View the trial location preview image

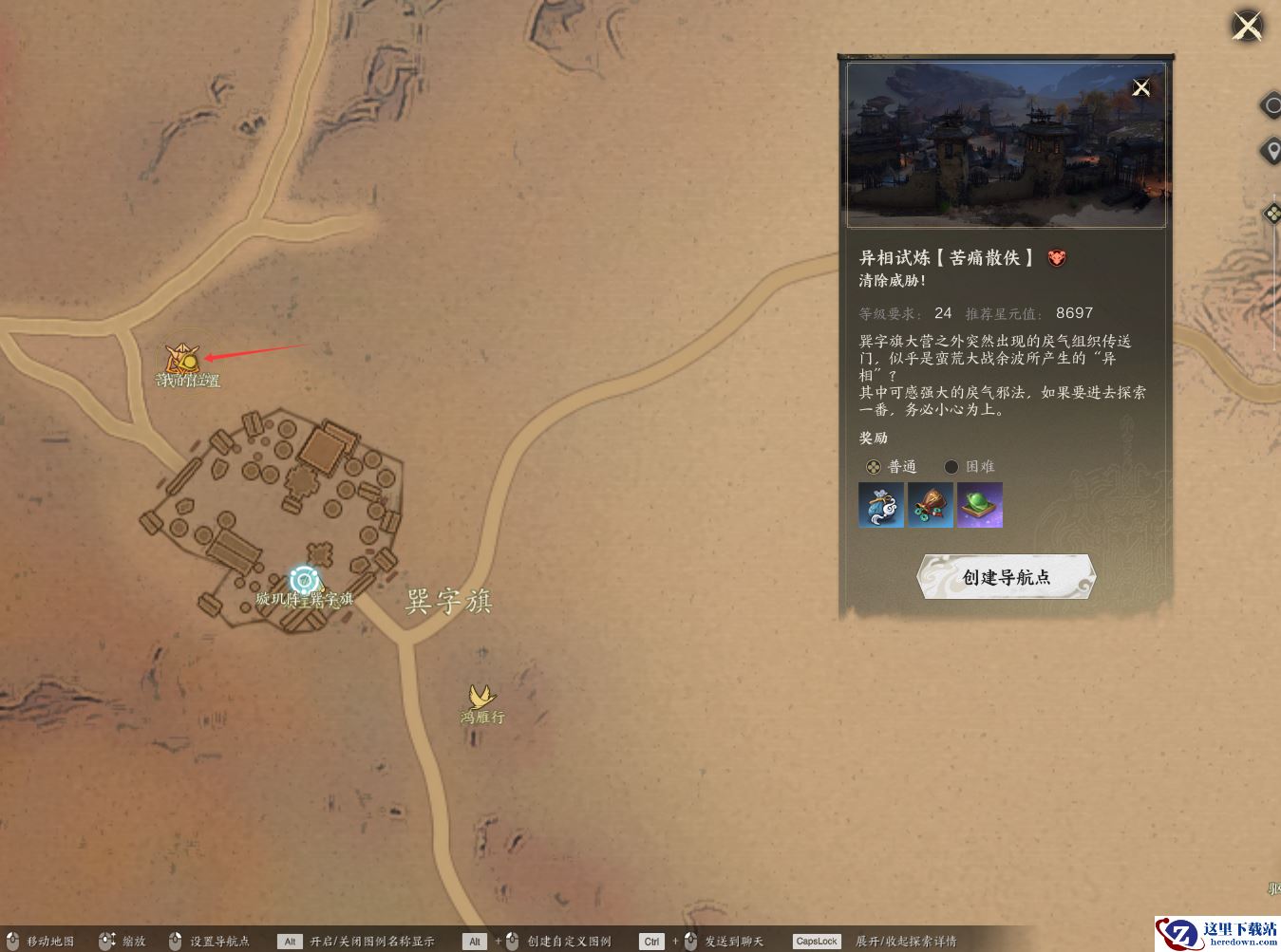click(x=1006, y=145)
